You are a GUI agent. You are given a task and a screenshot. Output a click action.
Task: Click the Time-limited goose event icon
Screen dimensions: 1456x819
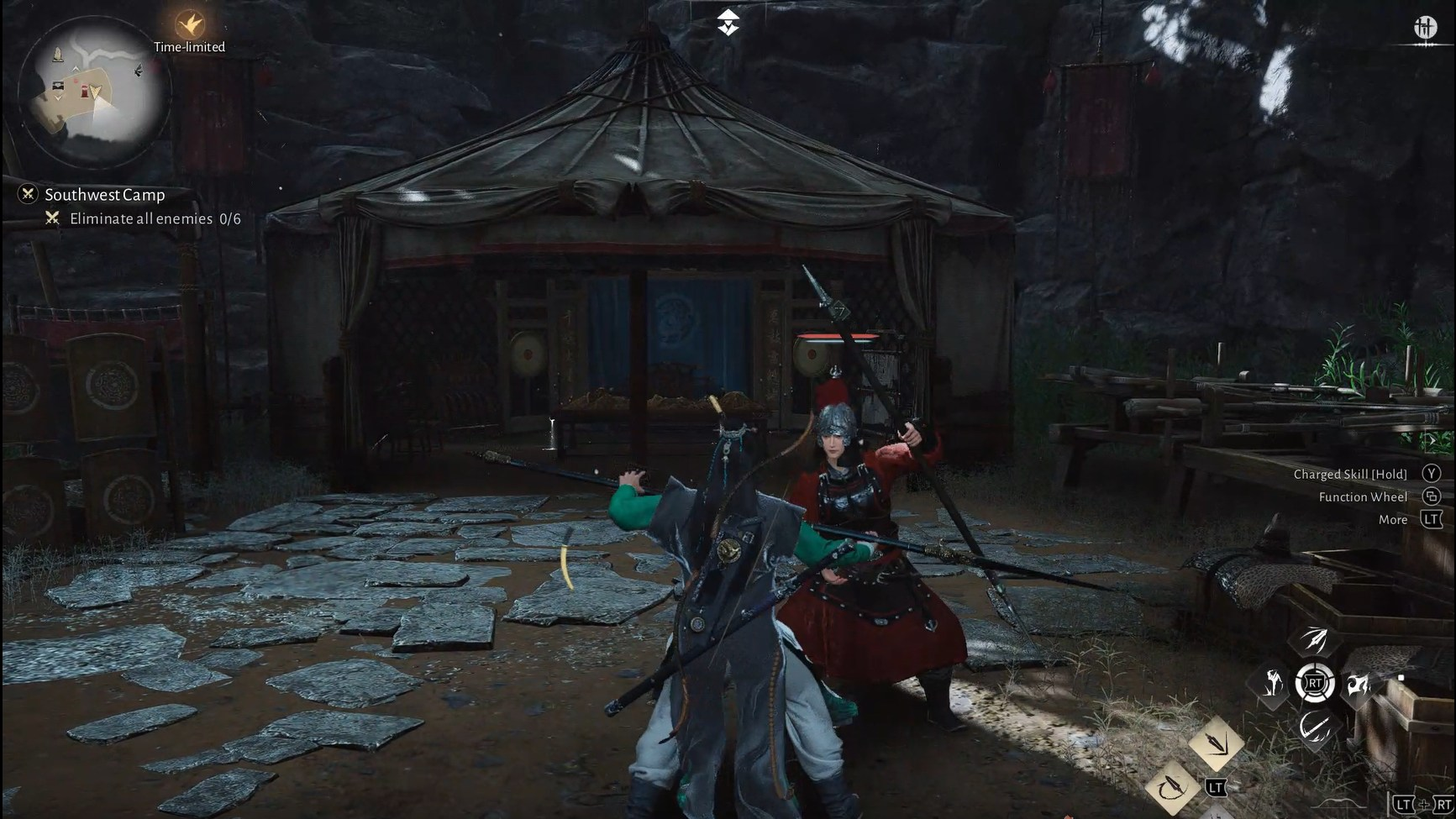[x=188, y=24]
